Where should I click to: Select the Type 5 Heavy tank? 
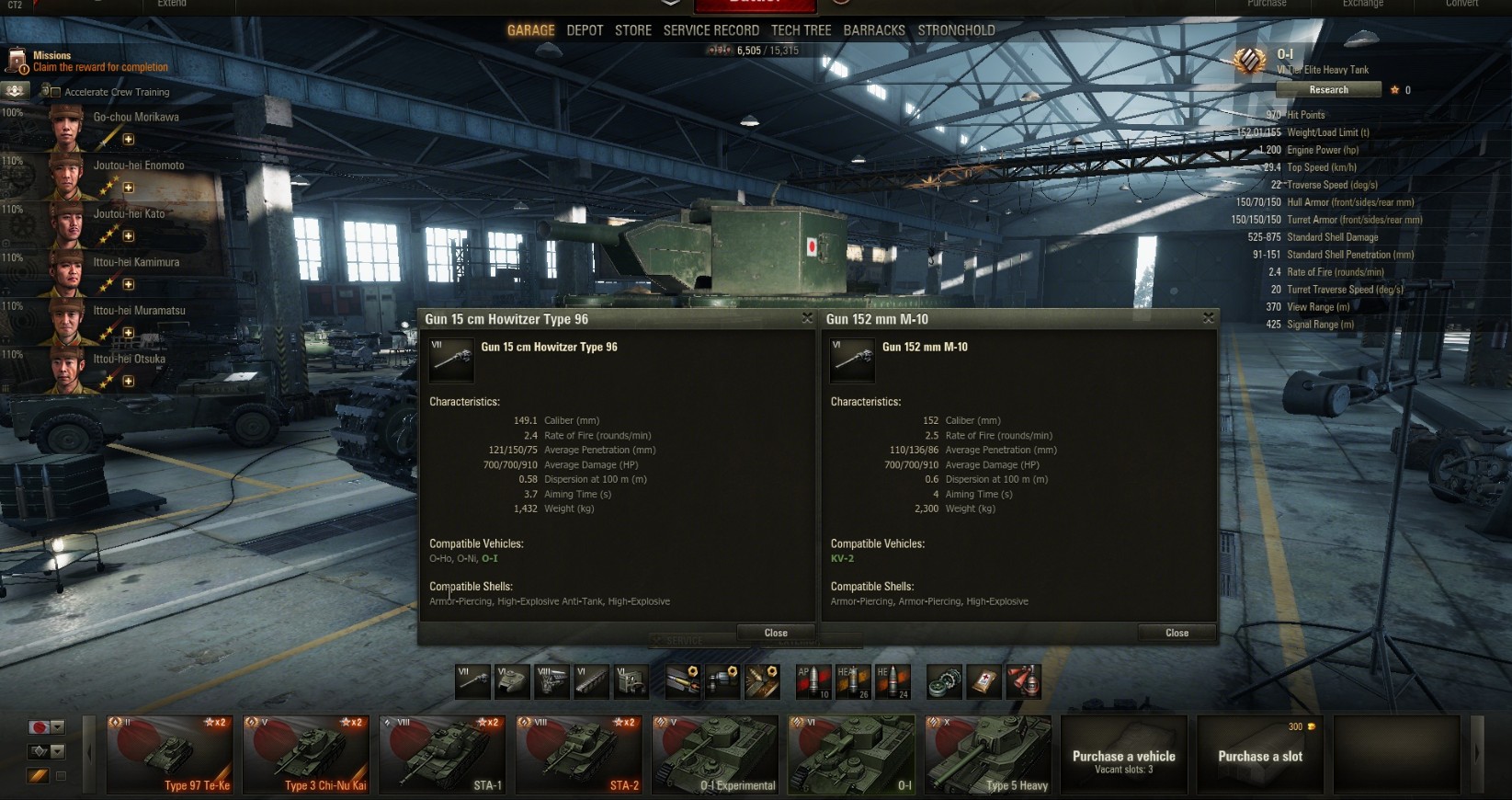pos(988,756)
